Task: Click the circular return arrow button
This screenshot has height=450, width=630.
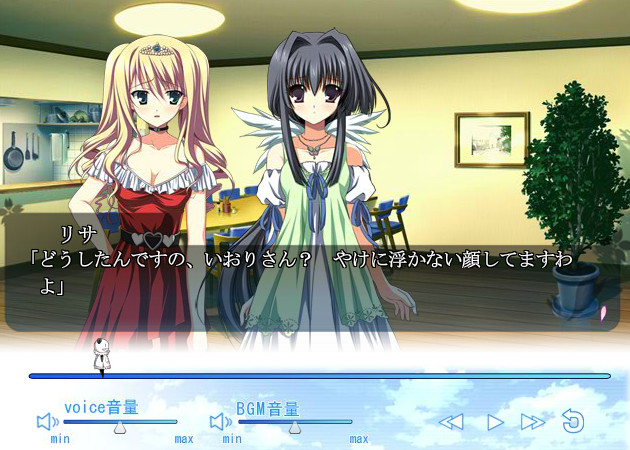Action: click(x=573, y=421)
